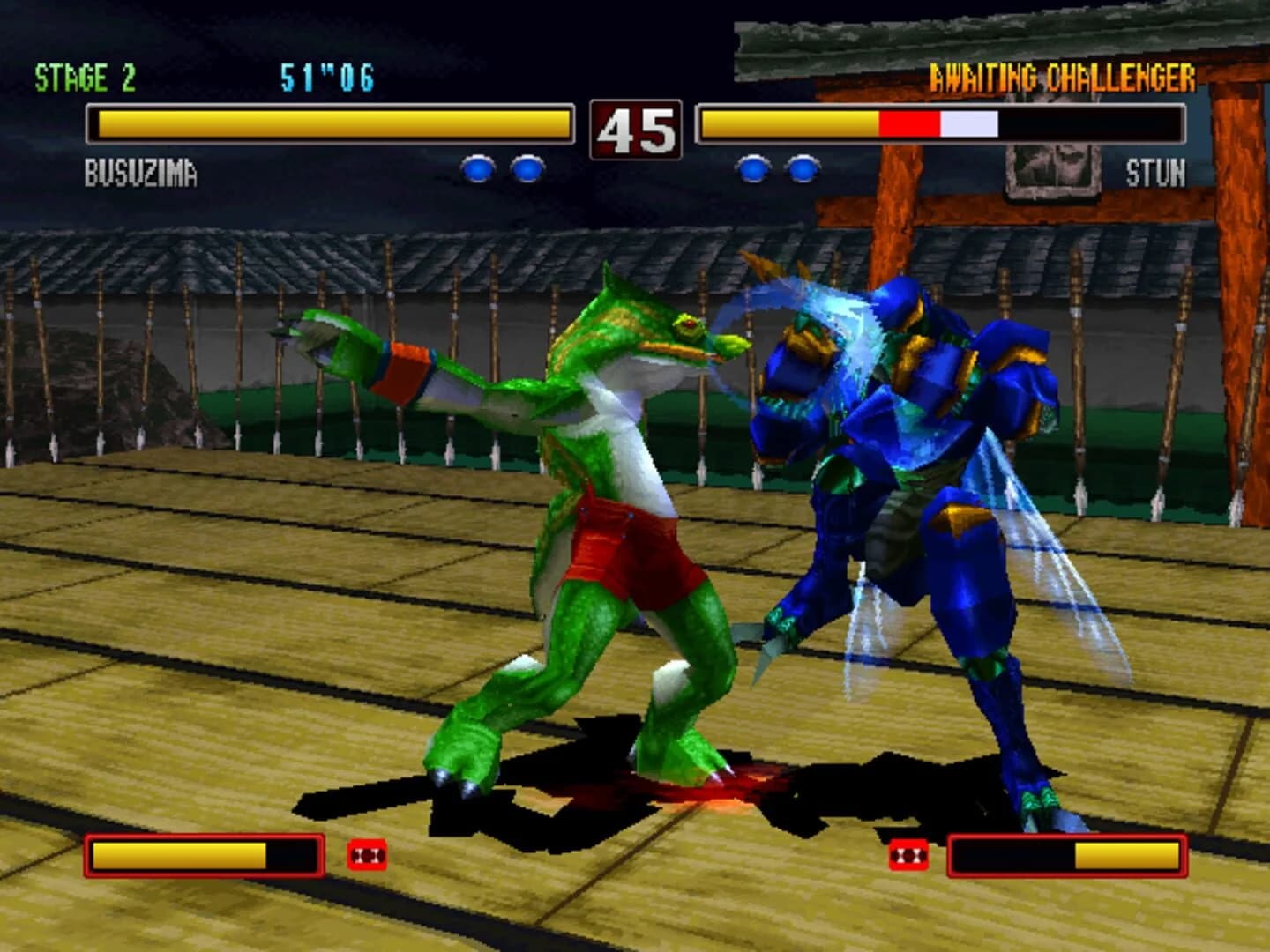Screen dimensions: 1270x952
Task: Click Stun's depleting red health segment
Action: pyautogui.click(x=908, y=125)
